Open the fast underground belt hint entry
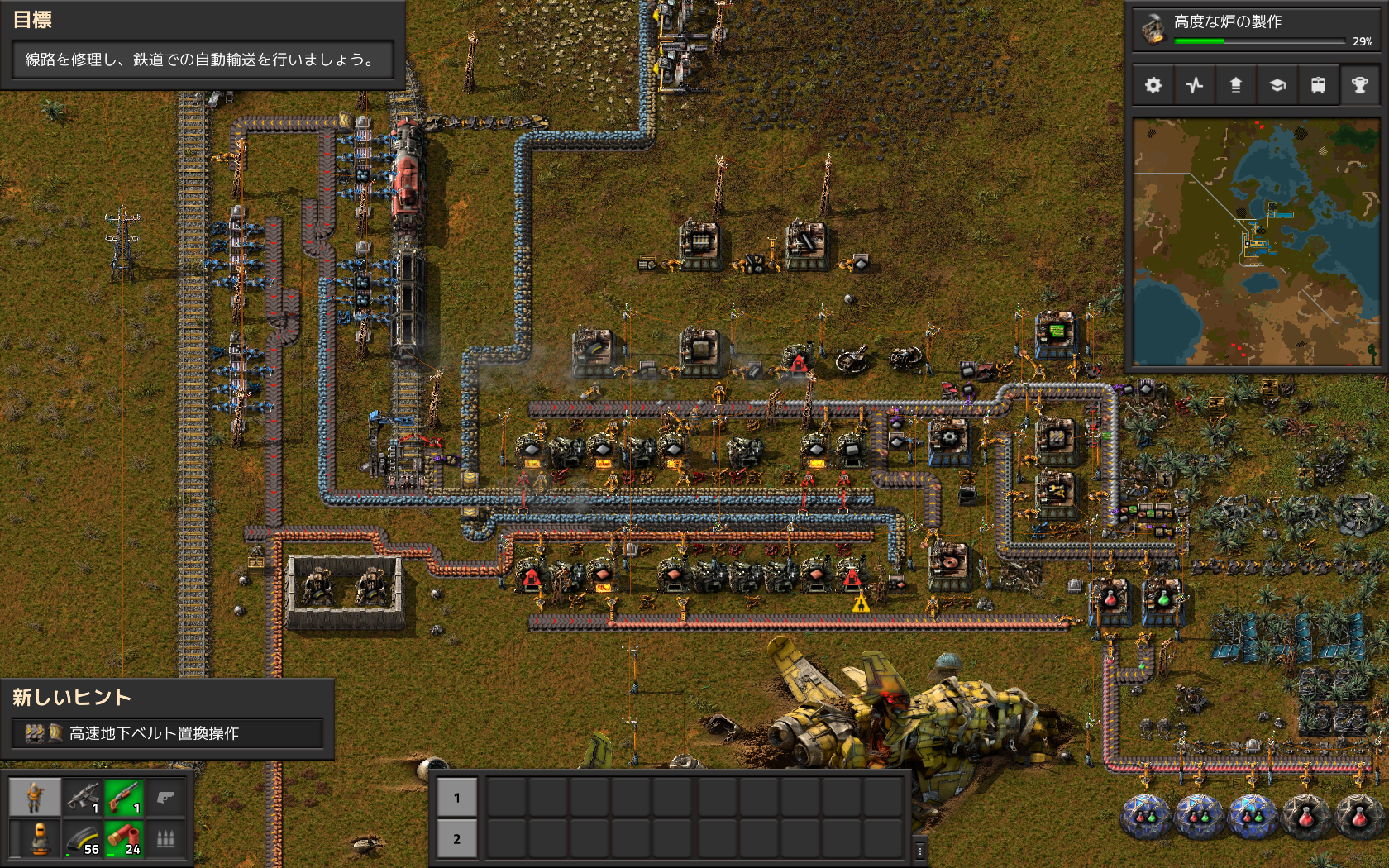Screen dimensions: 1389x868 click(167, 733)
